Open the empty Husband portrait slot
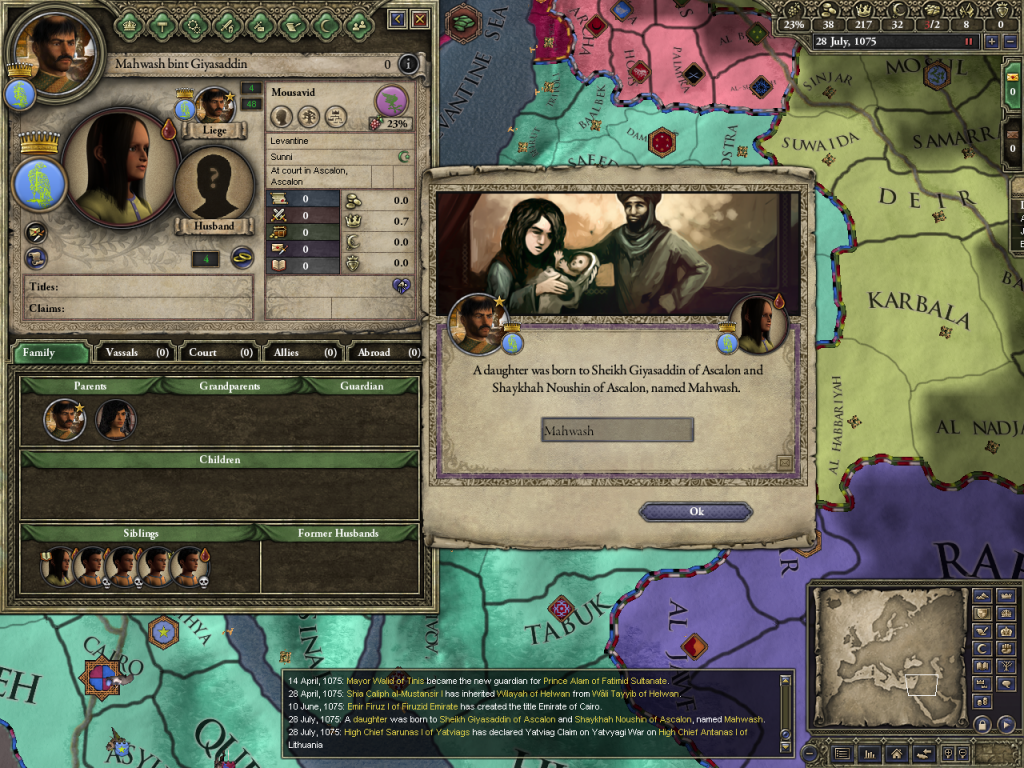 [214, 185]
